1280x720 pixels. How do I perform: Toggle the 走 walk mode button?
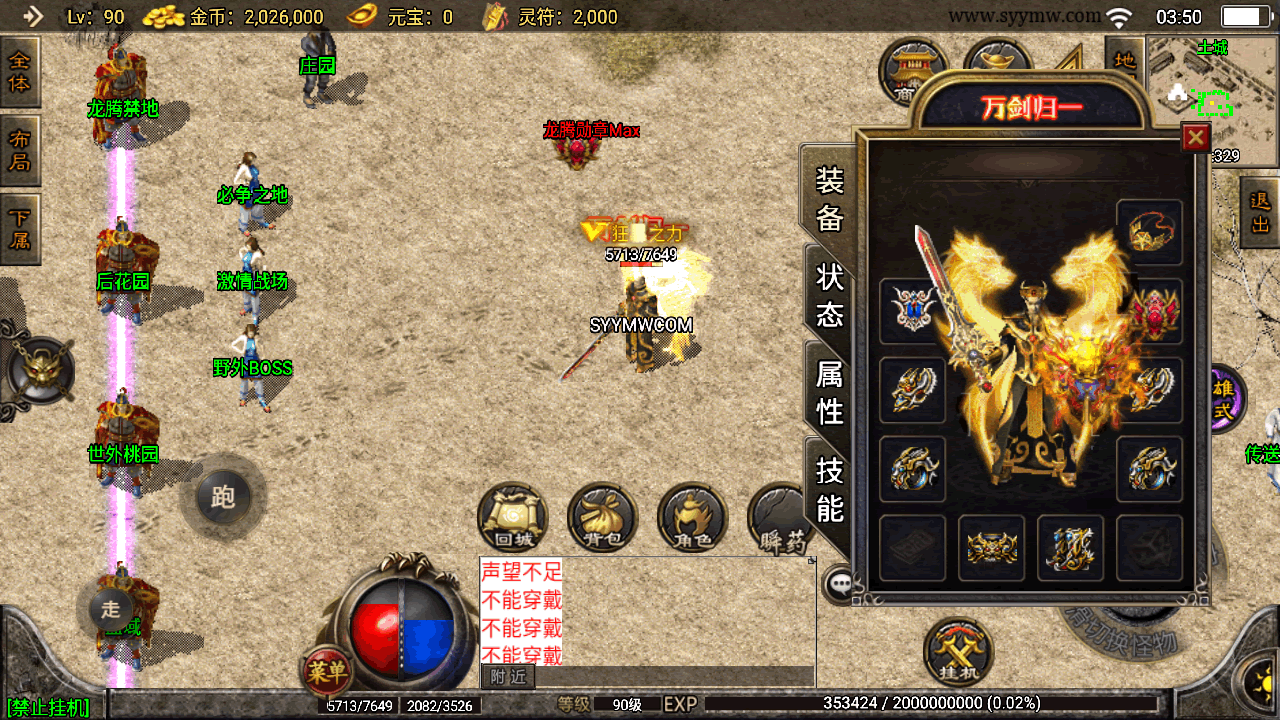coord(110,607)
